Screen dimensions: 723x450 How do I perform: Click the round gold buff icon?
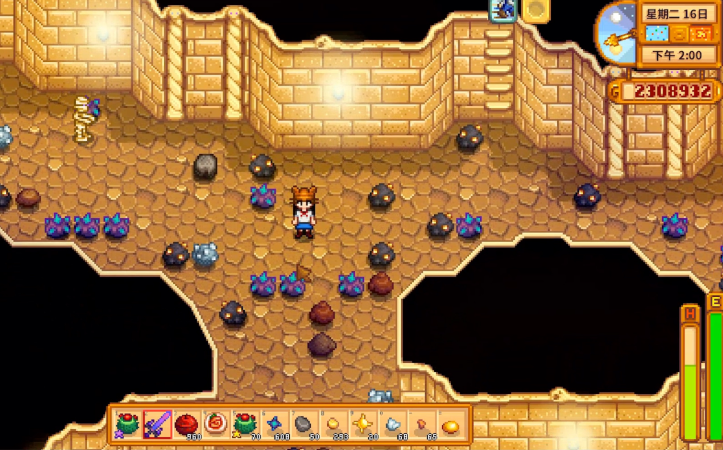pos(536,10)
